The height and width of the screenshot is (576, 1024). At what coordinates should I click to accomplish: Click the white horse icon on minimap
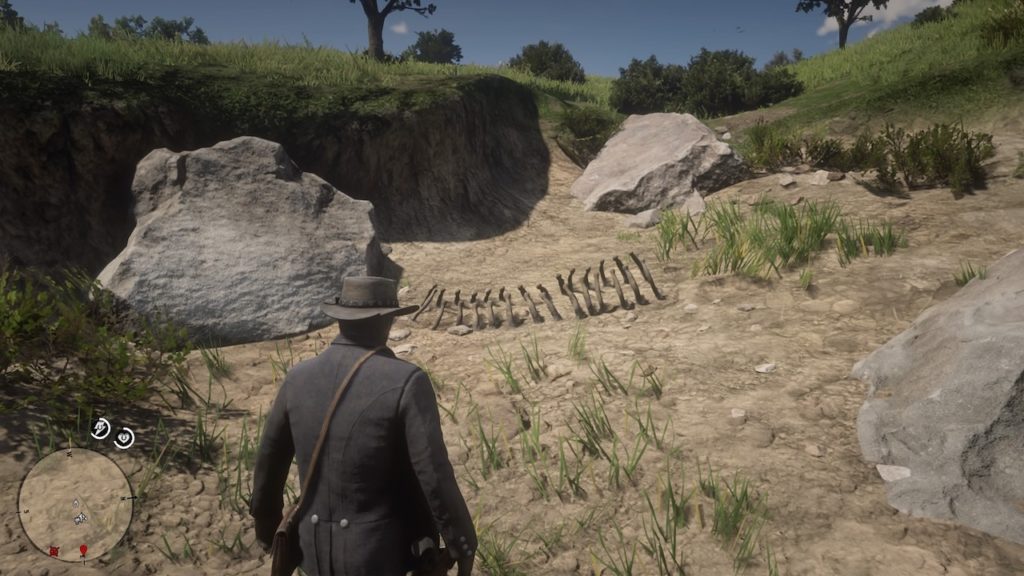point(79,518)
